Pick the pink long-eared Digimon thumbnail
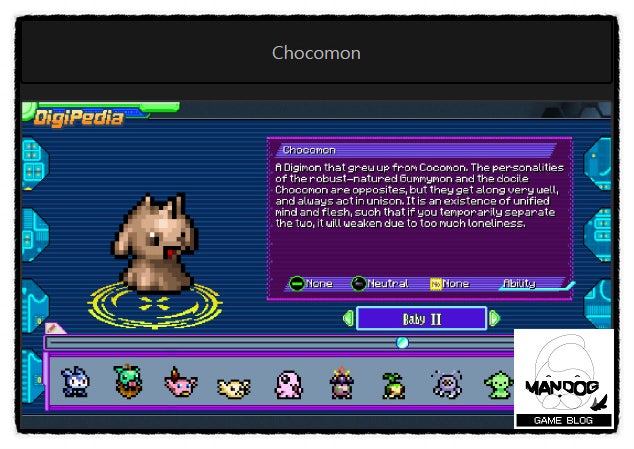 pos(181,382)
